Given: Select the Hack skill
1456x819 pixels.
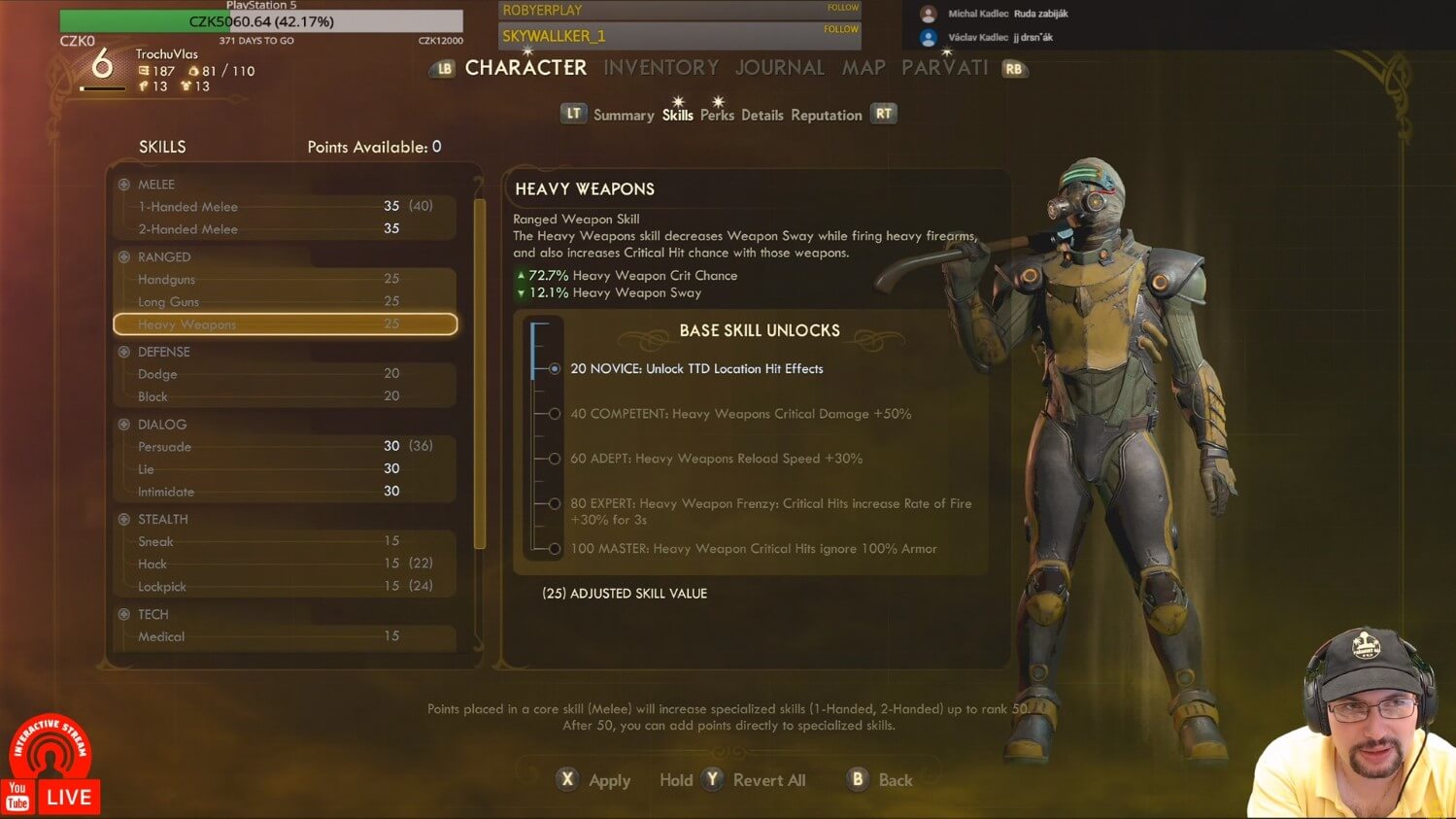Looking at the screenshot, I should (285, 563).
